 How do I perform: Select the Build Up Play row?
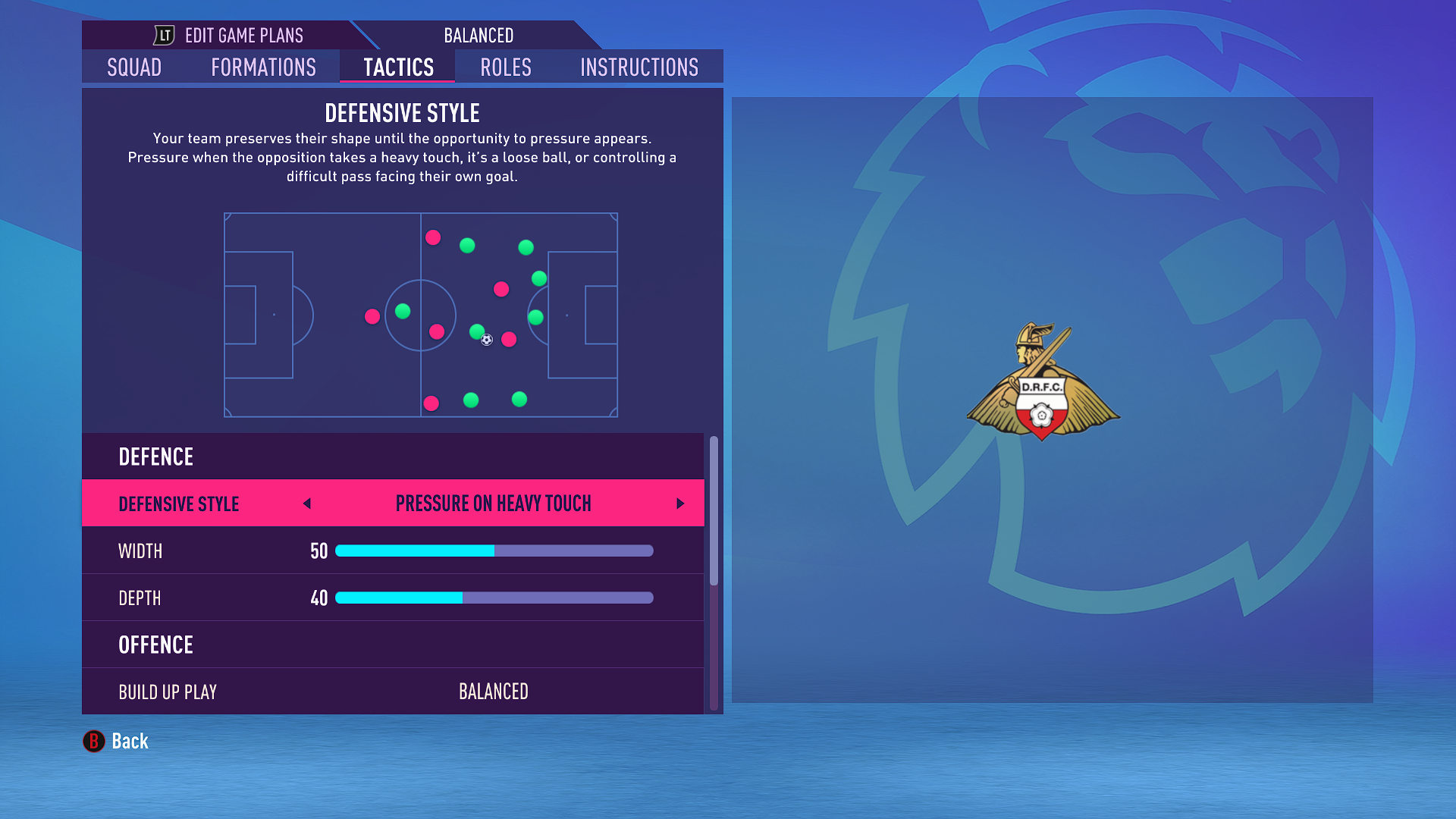[393, 692]
